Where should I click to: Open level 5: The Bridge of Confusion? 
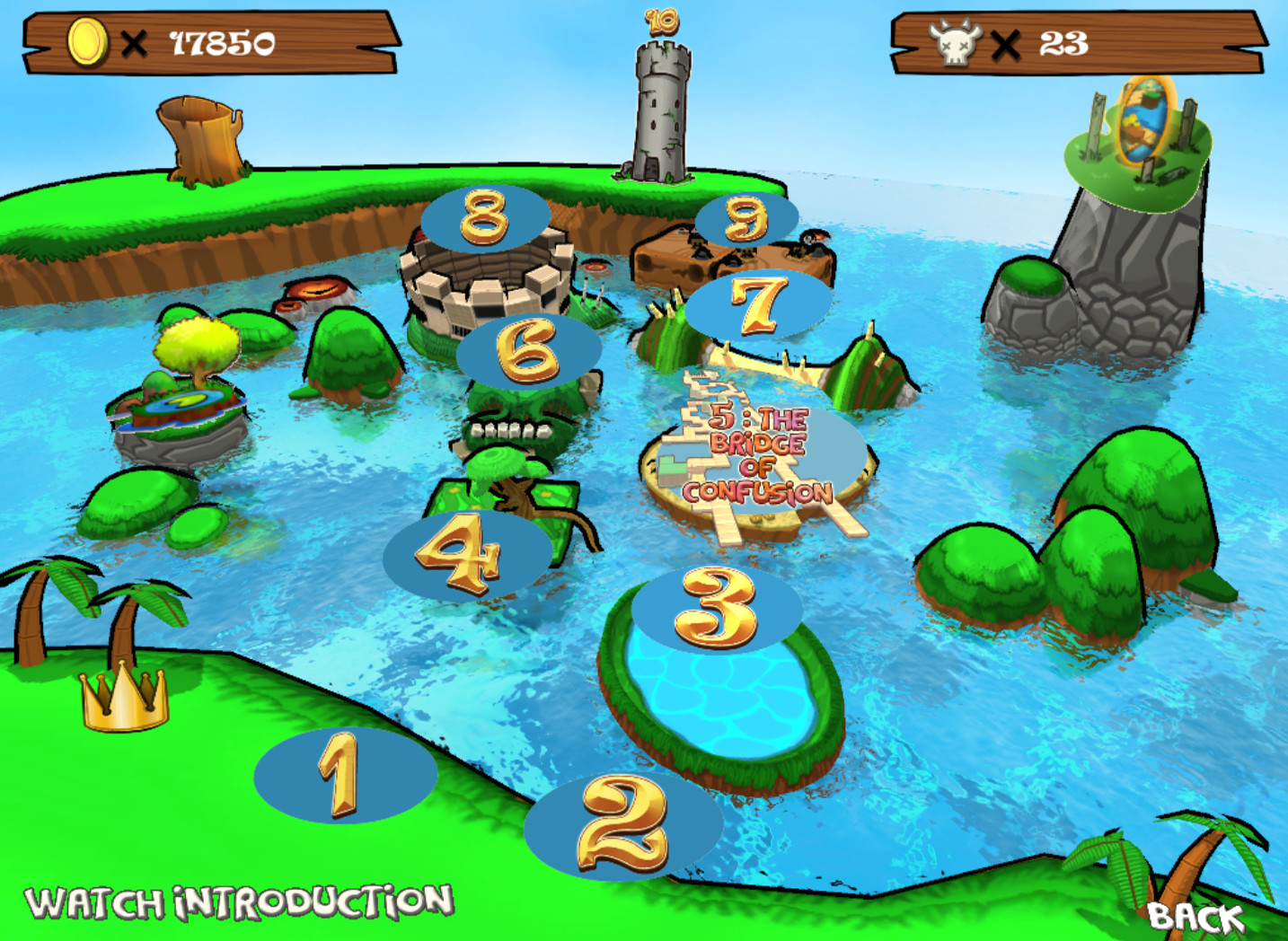[x=760, y=453]
